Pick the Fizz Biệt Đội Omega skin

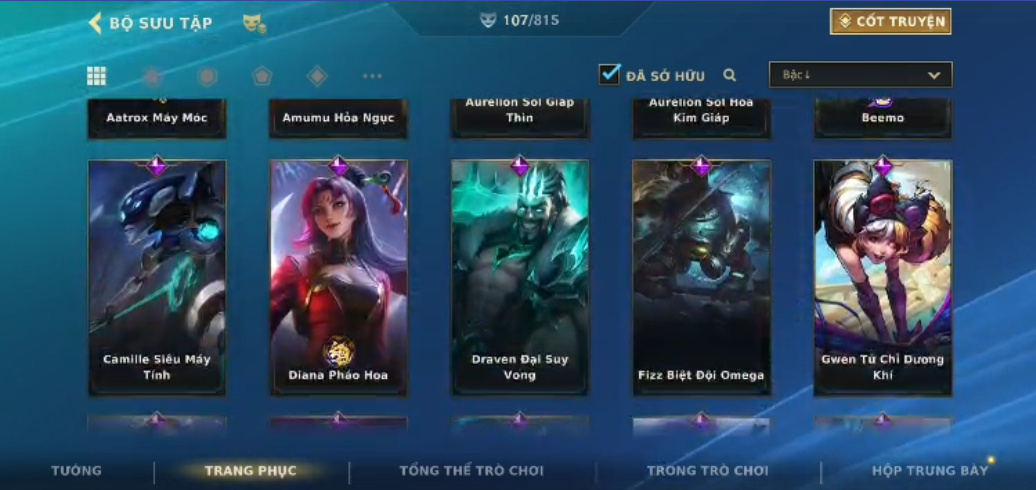[x=701, y=277]
